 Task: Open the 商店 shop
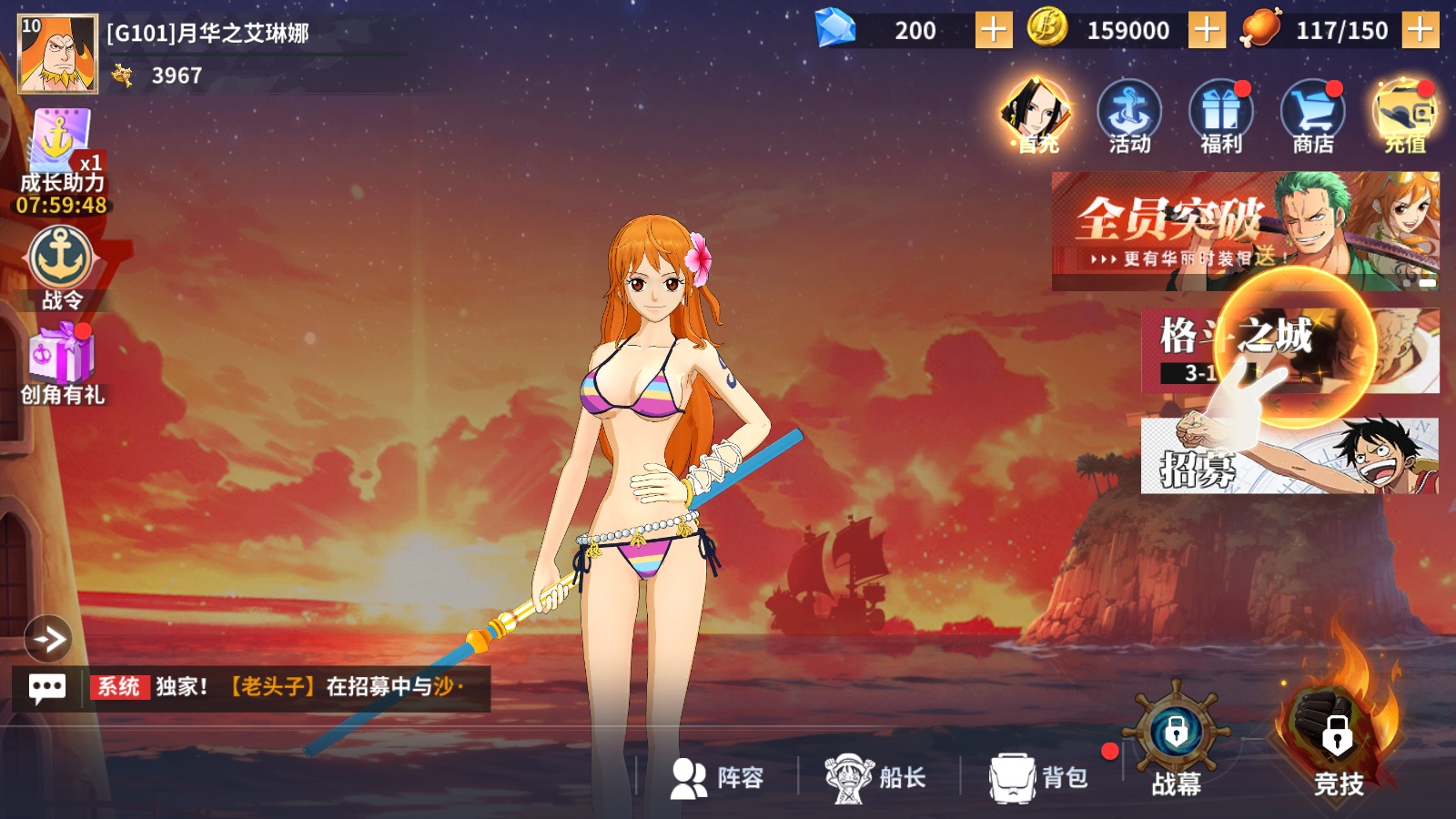pos(1312,116)
